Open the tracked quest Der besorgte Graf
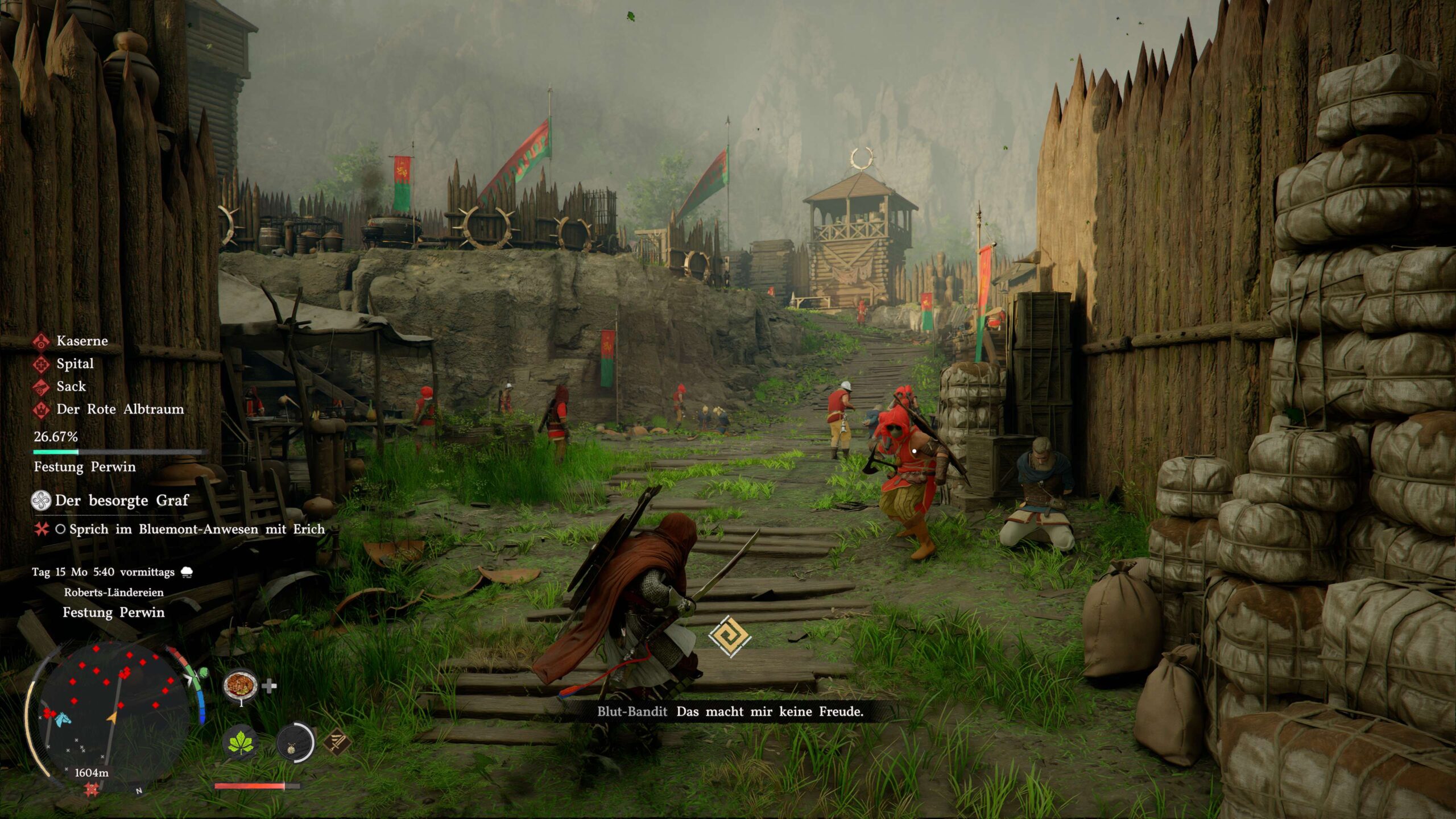This screenshot has width=1456, height=819. tap(121, 500)
